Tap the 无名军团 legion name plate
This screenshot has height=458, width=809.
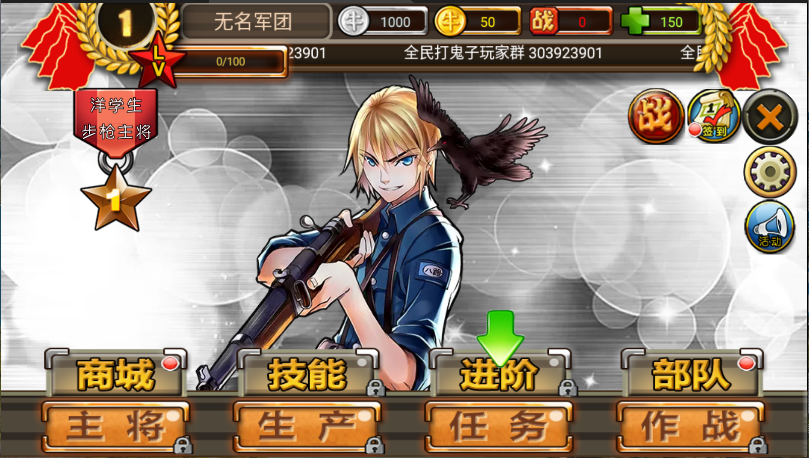(x=256, y=21)
